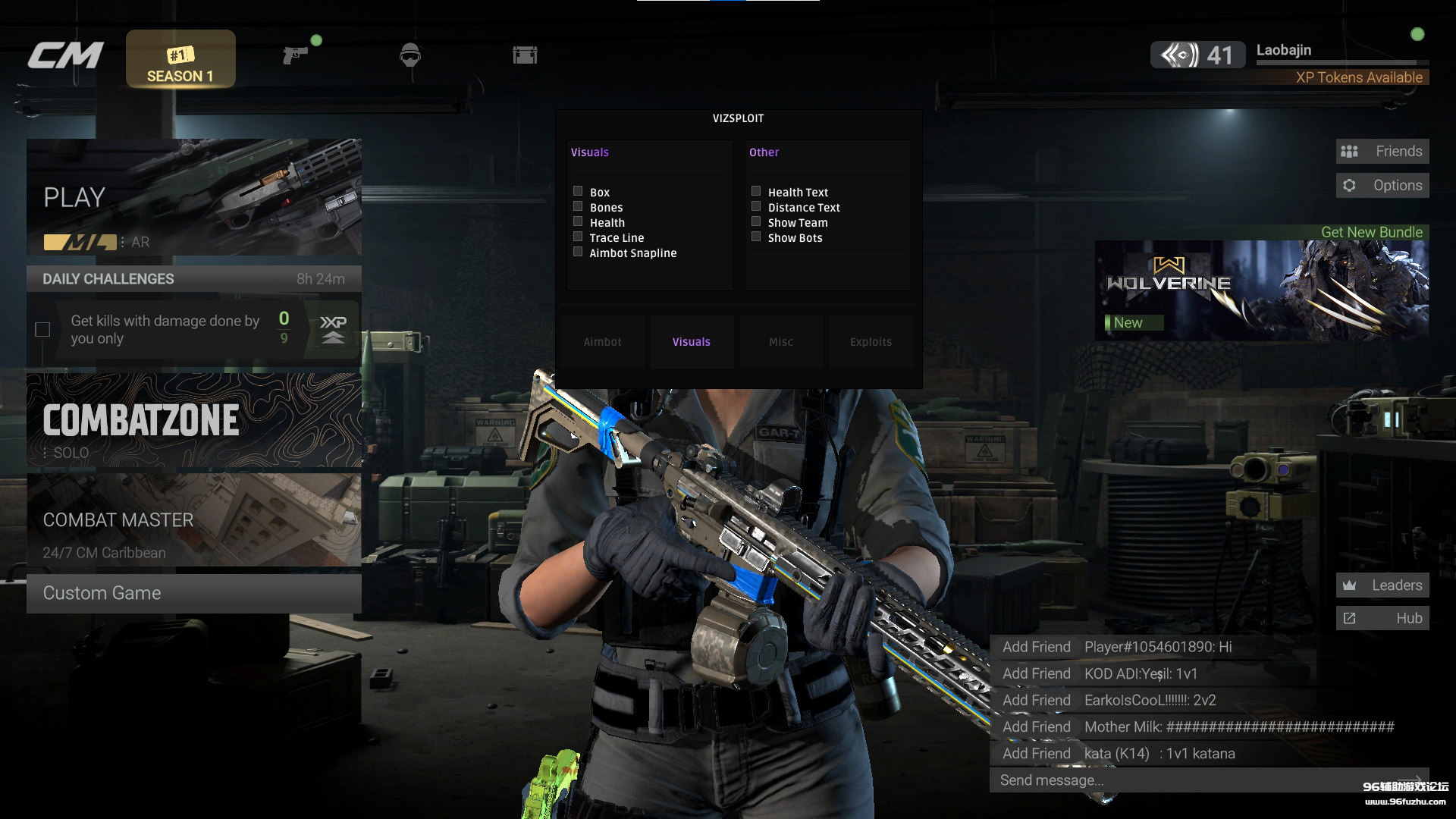Toggle the Box visuals checkbox
Screen dimensions: 1456x819
click(x=578, y=192)
